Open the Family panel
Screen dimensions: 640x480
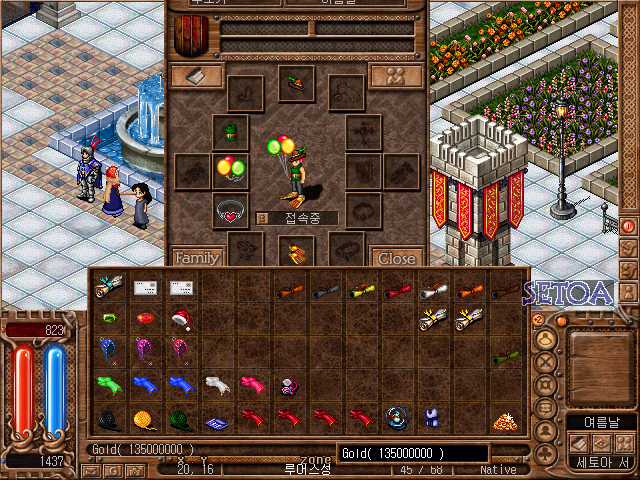pos(196,258)
